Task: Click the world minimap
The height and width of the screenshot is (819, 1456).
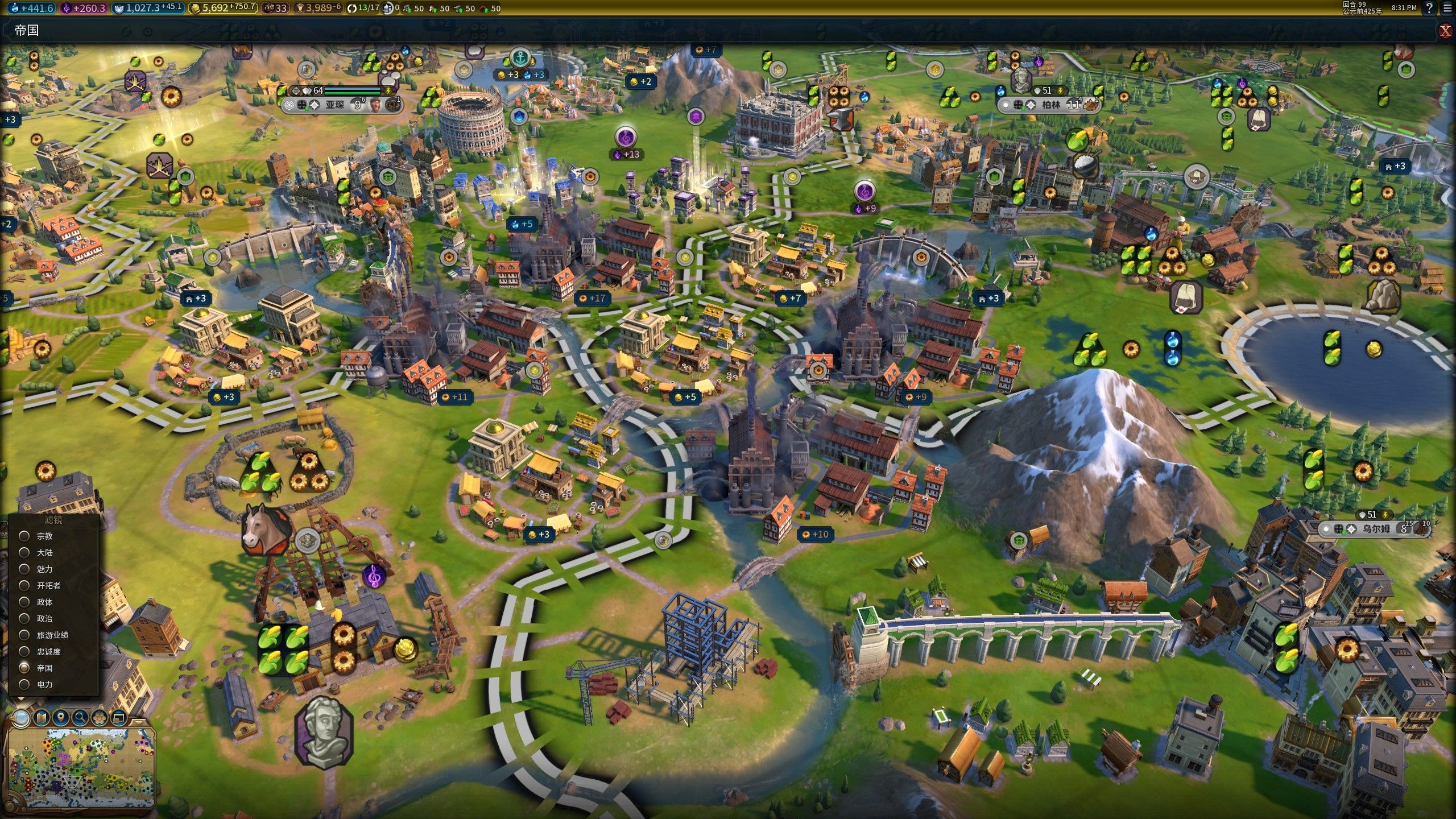Action: [x=80, y=768]
